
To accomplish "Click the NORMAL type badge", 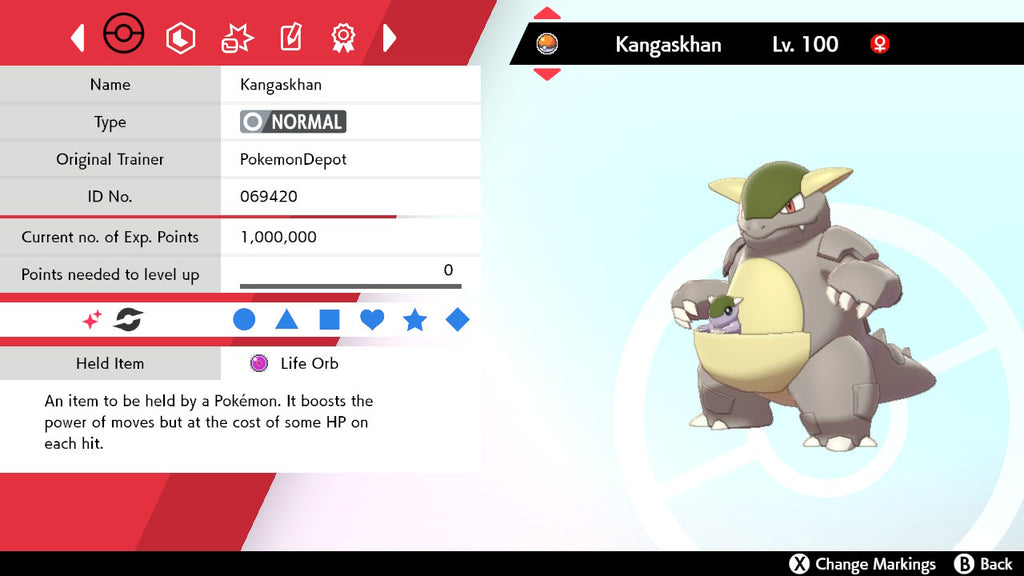I will [x=293, y=122].
